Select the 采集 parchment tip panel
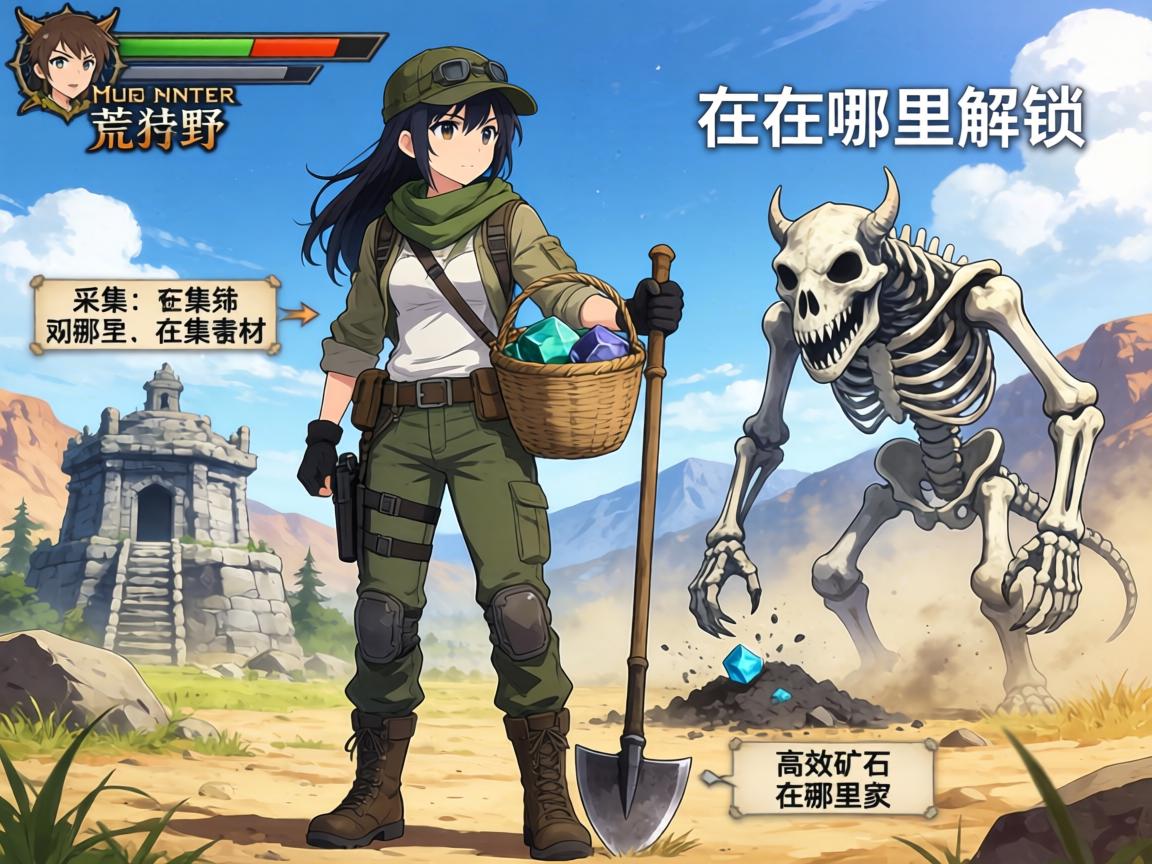The height and width of the screenshot is (864, 1152). point(155,314)
